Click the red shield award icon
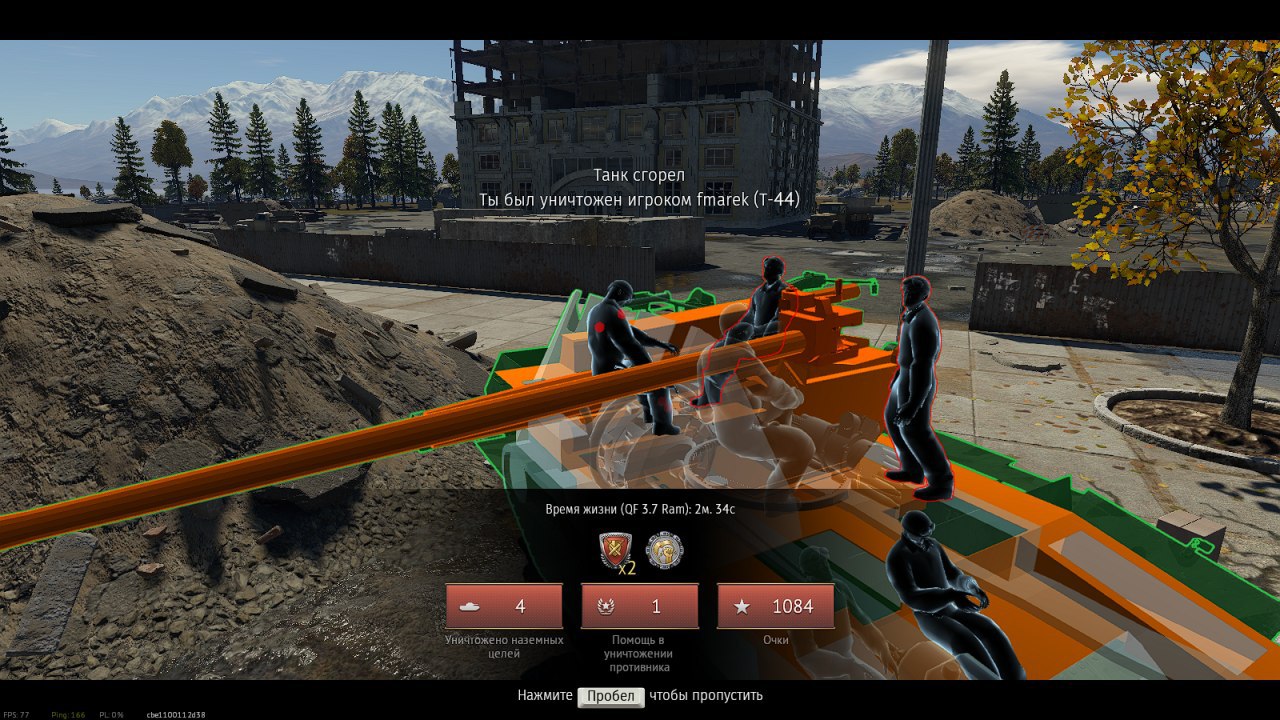The image size is (1280, 720). (614, 551)
